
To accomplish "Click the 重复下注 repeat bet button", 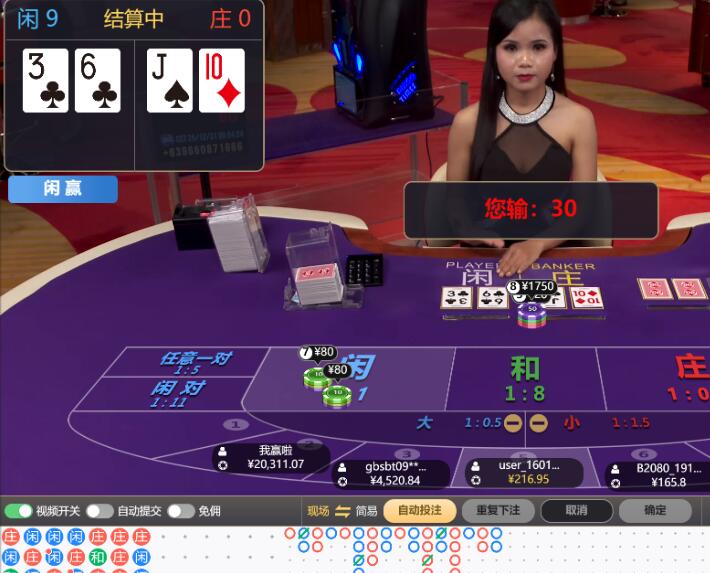I will point(497,510).
